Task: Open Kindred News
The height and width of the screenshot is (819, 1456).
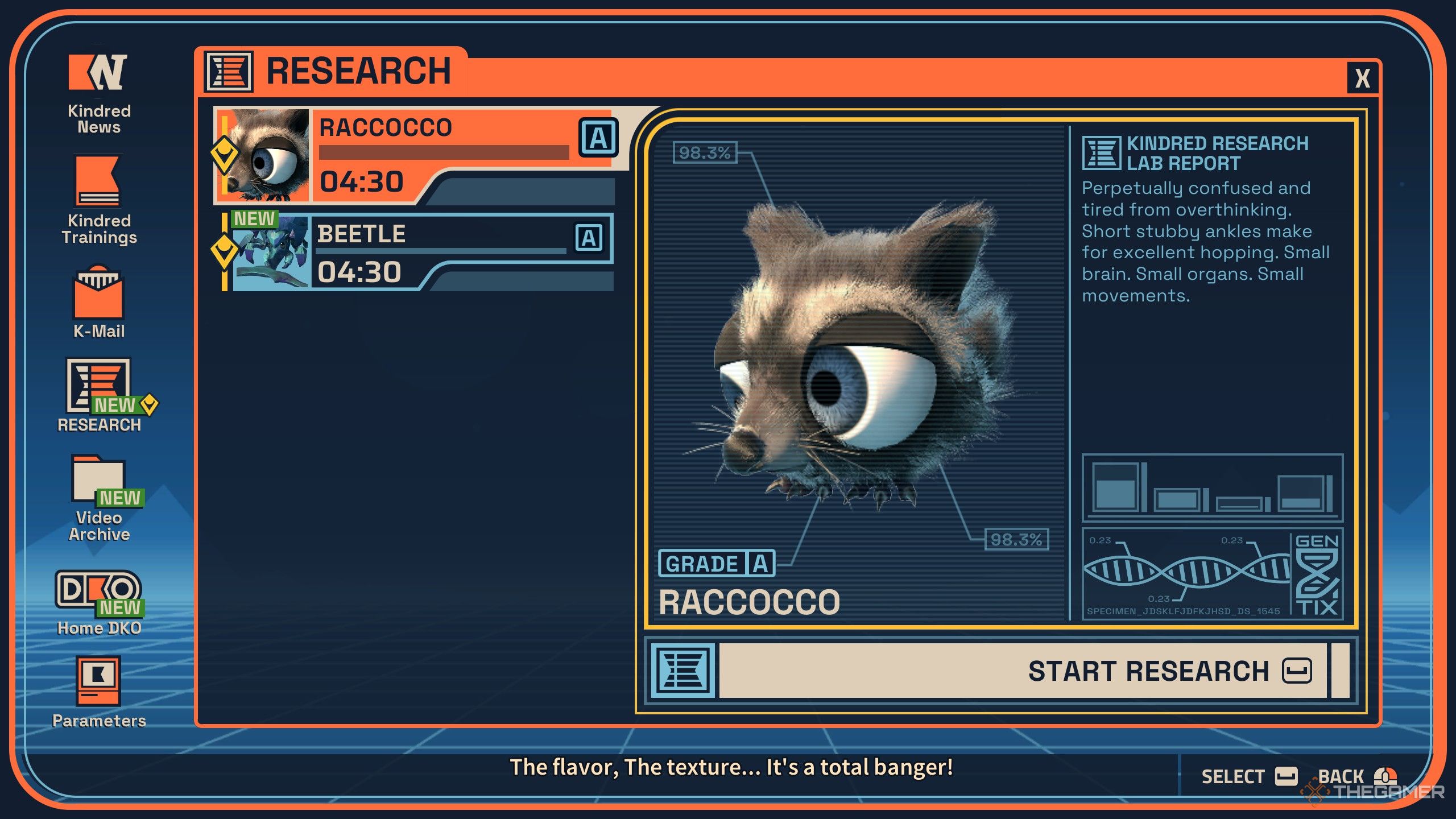Action: click(x=99, y=92)
